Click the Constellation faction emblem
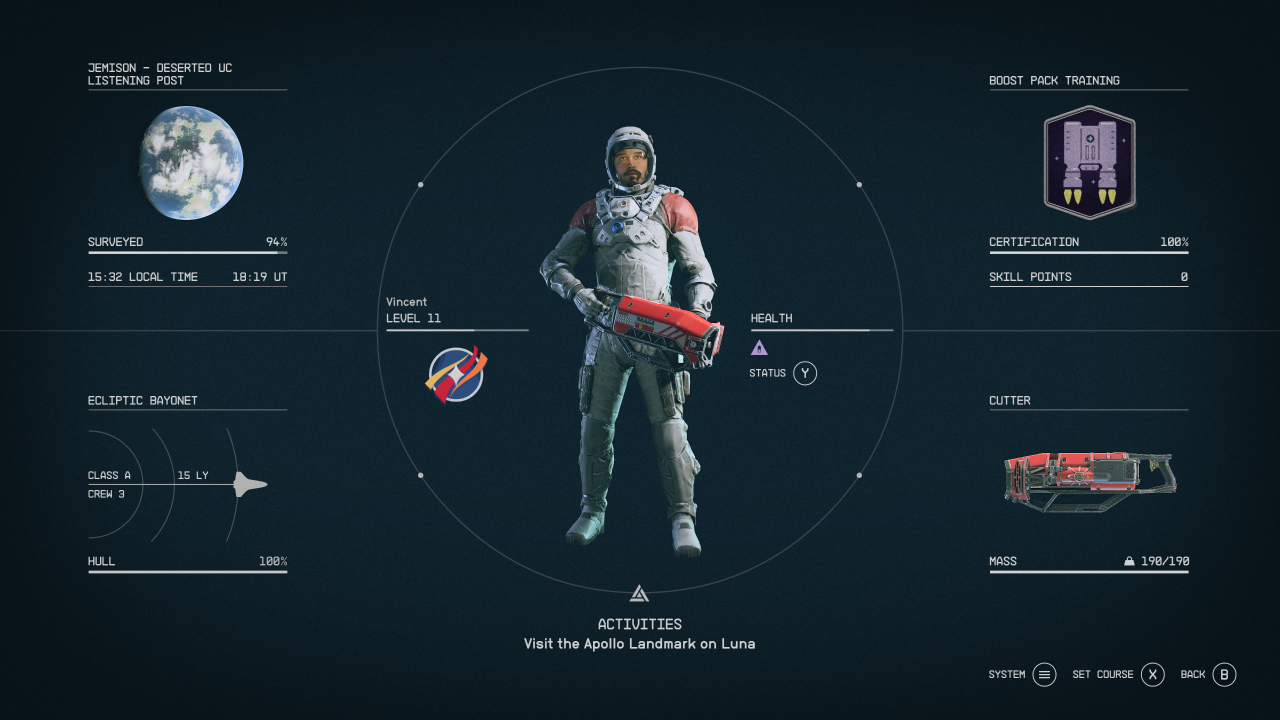Viewport: 1280px width, 720px height. 455,375
